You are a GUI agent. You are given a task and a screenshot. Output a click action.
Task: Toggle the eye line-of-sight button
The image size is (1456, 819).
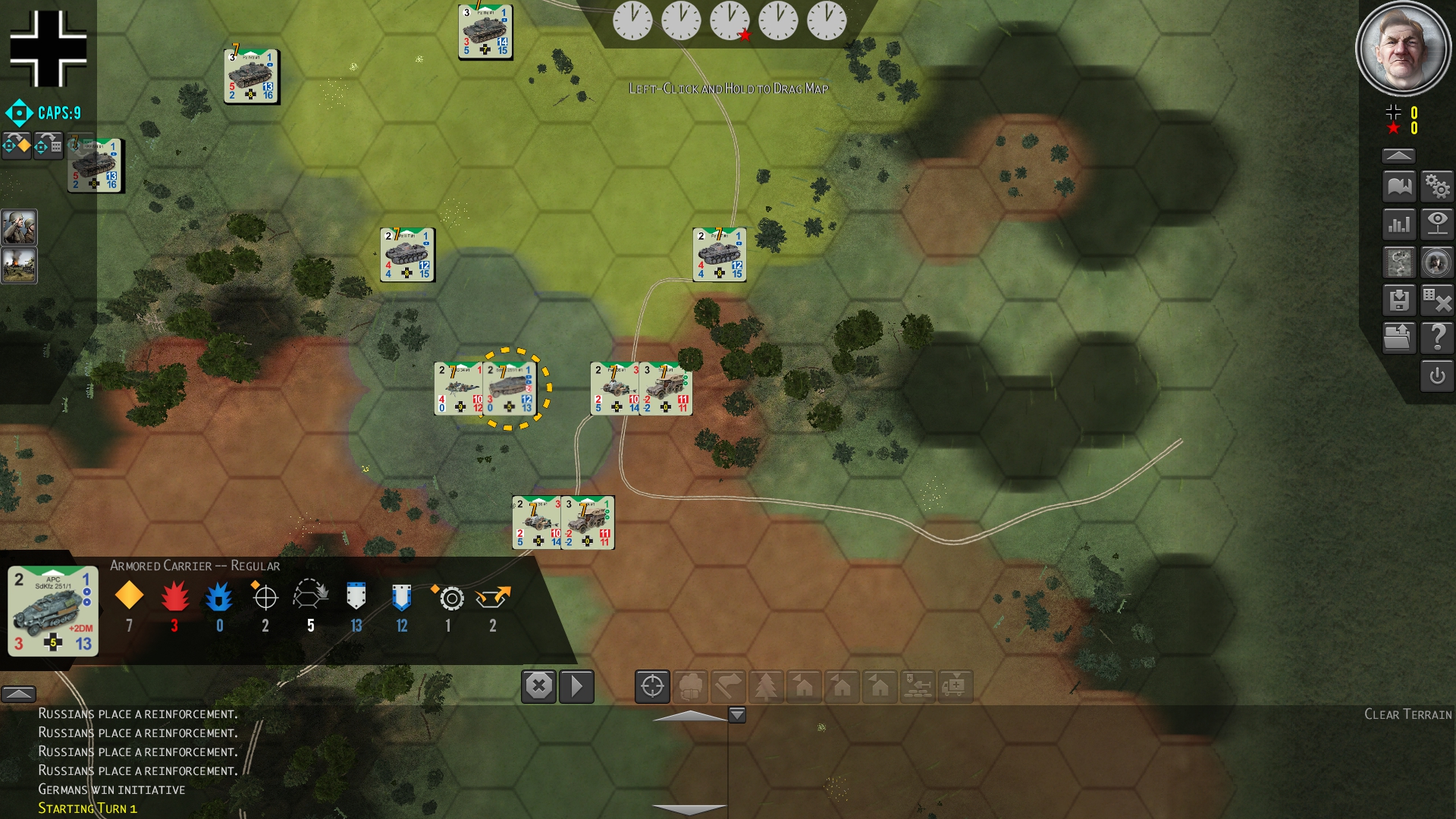click(1437, 224)
